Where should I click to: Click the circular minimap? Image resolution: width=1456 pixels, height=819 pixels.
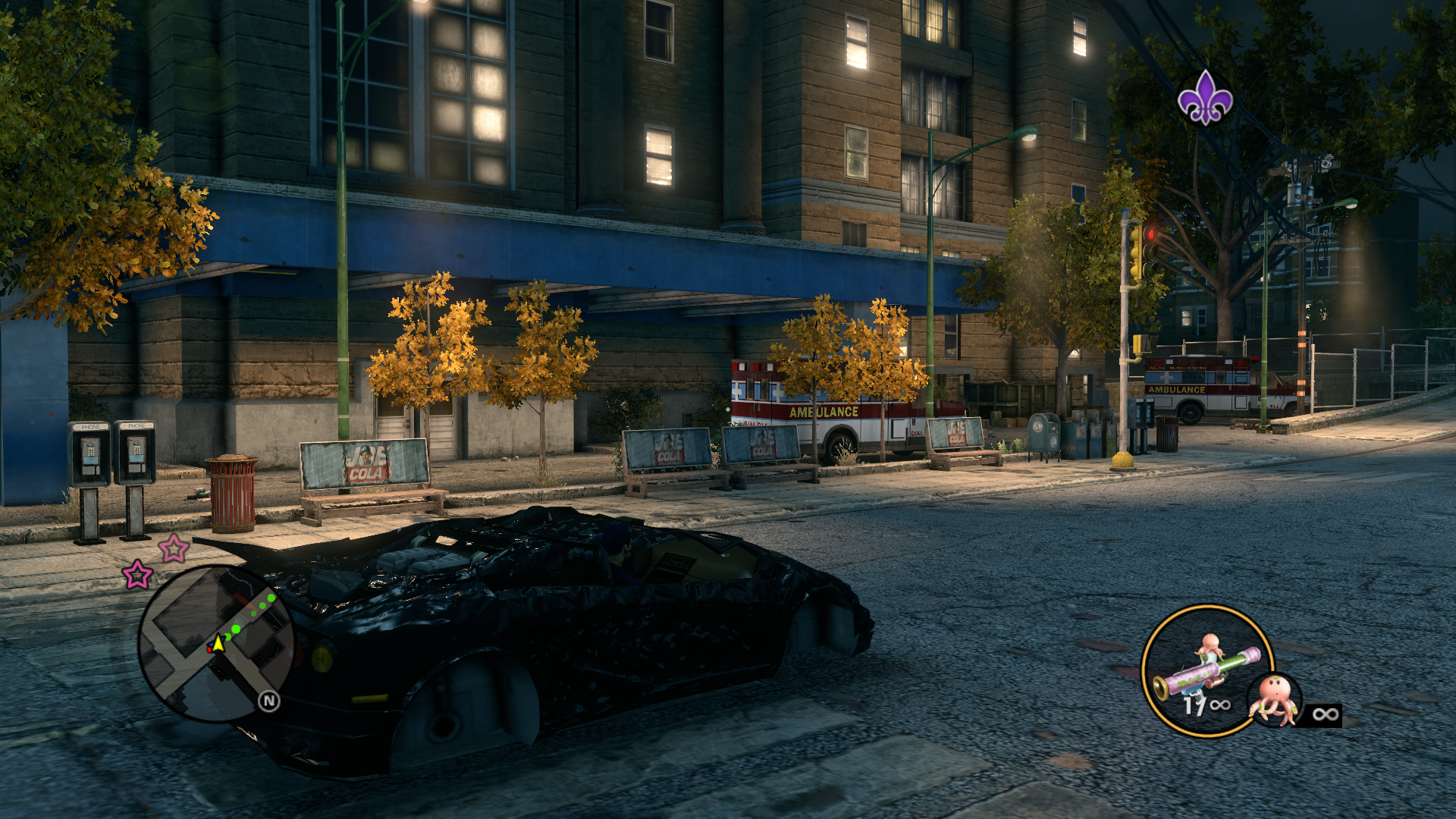point(216,643)
